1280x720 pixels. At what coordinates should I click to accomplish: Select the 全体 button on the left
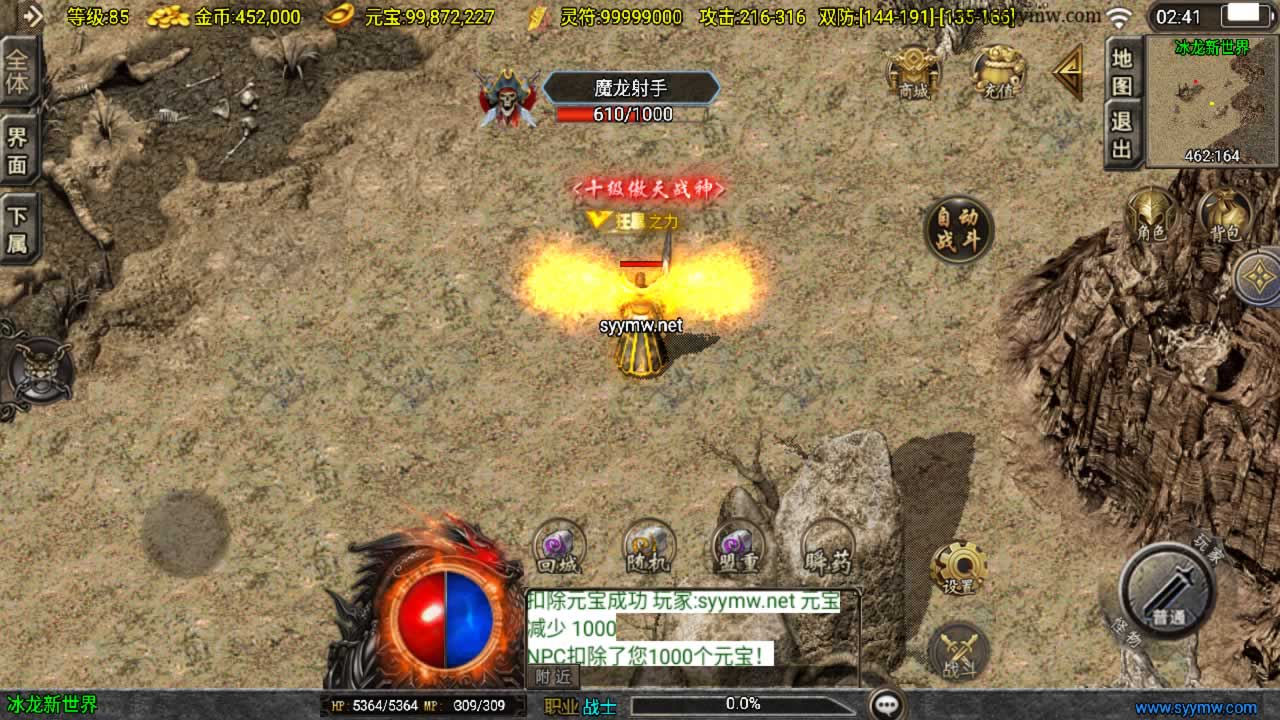(x=18, y=71)
